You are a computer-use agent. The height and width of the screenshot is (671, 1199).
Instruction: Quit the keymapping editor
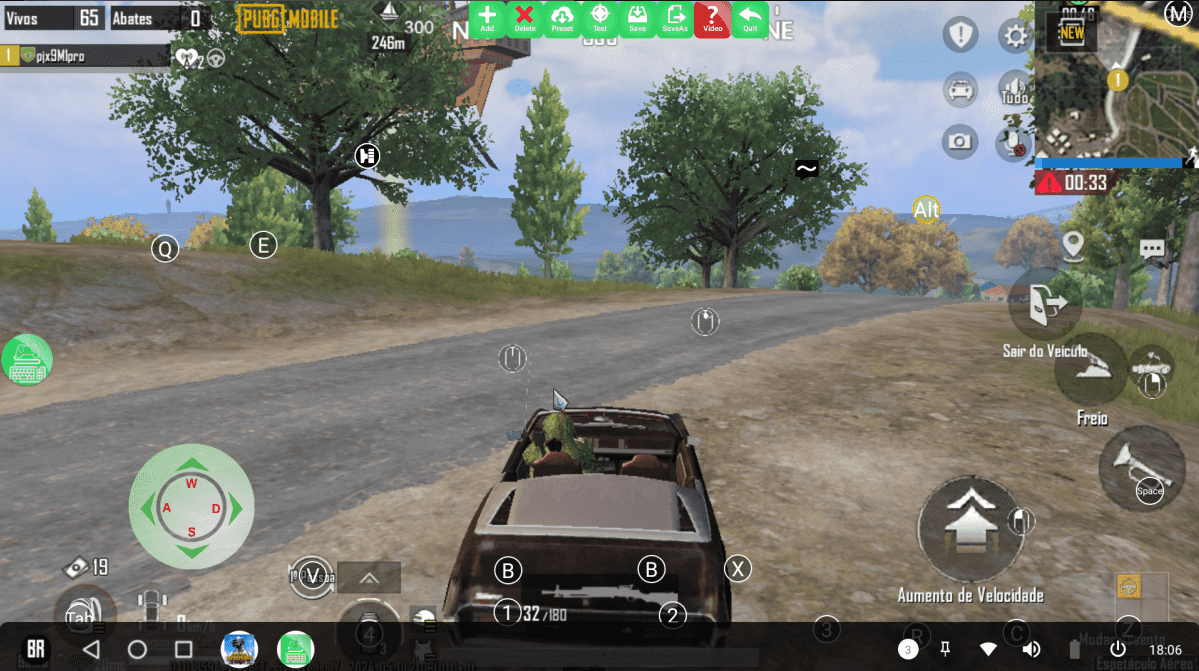[750, 19]
